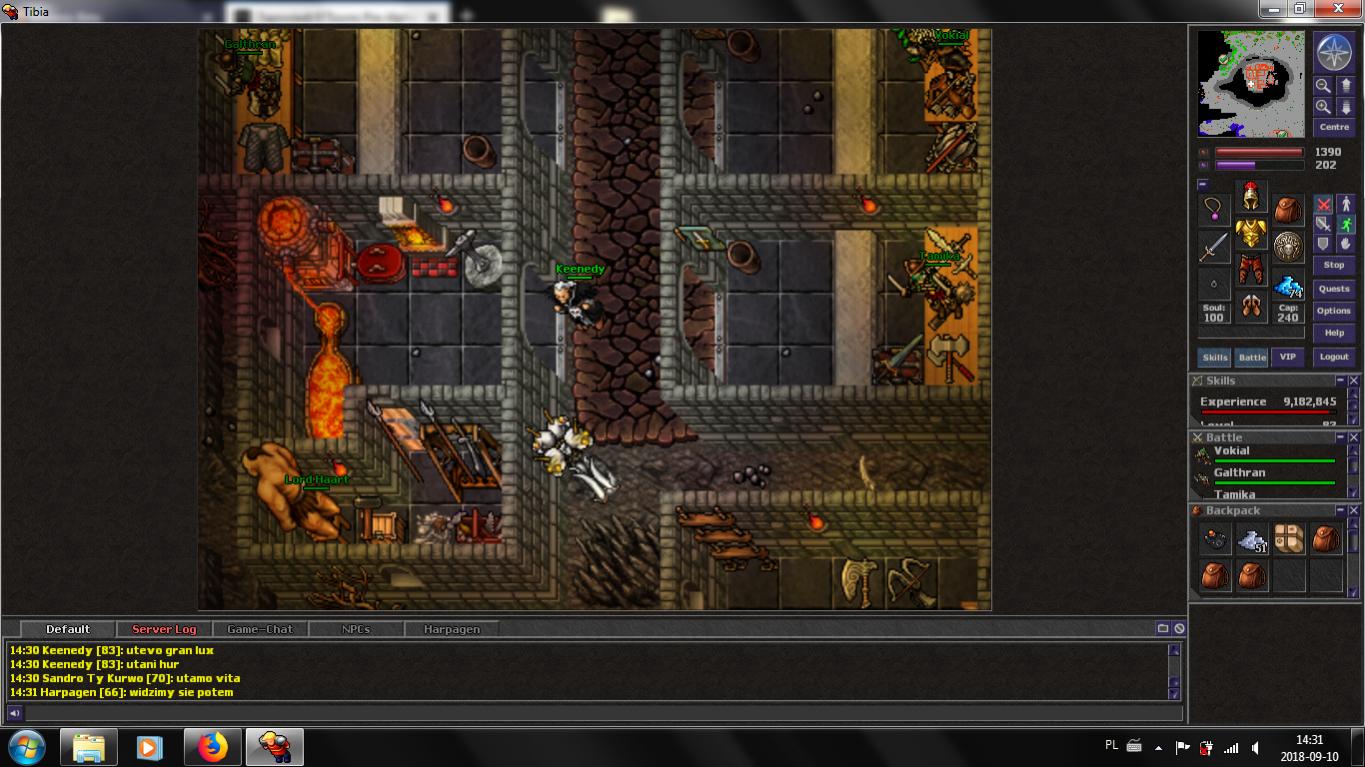This screenshot has width=1365, height=767.
Task: Select Vokial in the Battle list
Action: click(1232, 451)
